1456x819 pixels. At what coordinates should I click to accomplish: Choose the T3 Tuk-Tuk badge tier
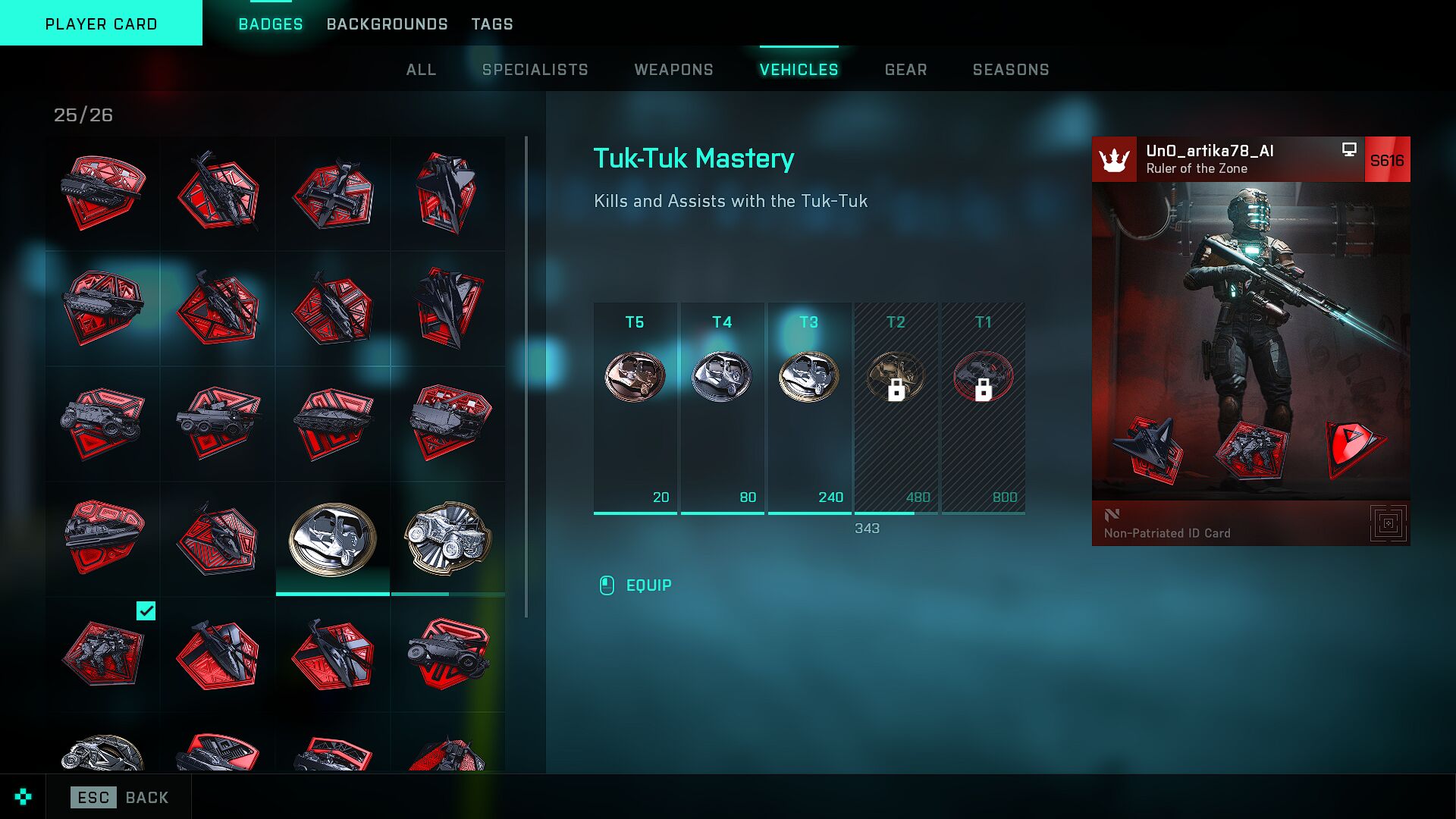[809, 377]
